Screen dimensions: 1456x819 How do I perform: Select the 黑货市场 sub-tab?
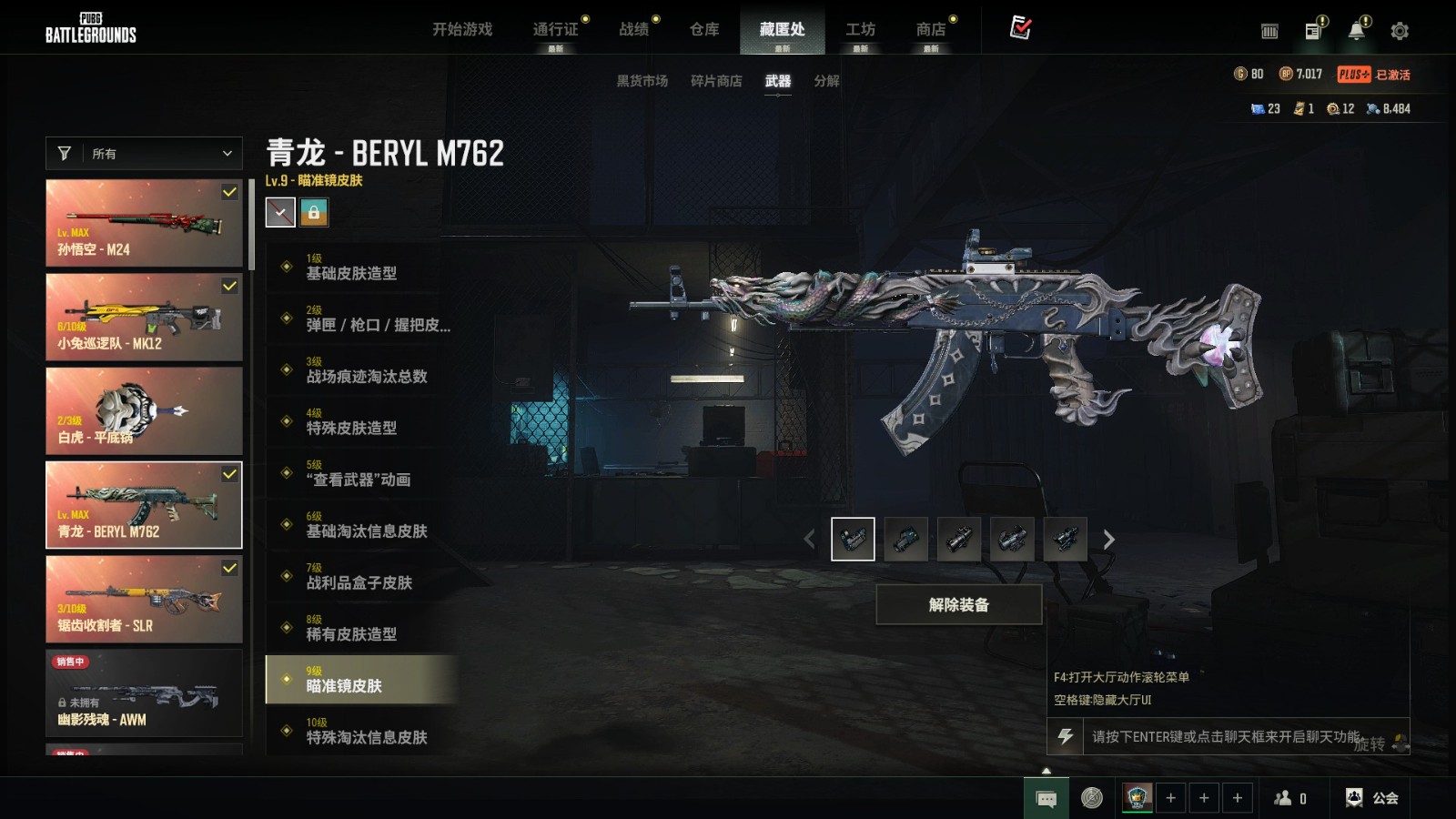[x=642, y=81]
